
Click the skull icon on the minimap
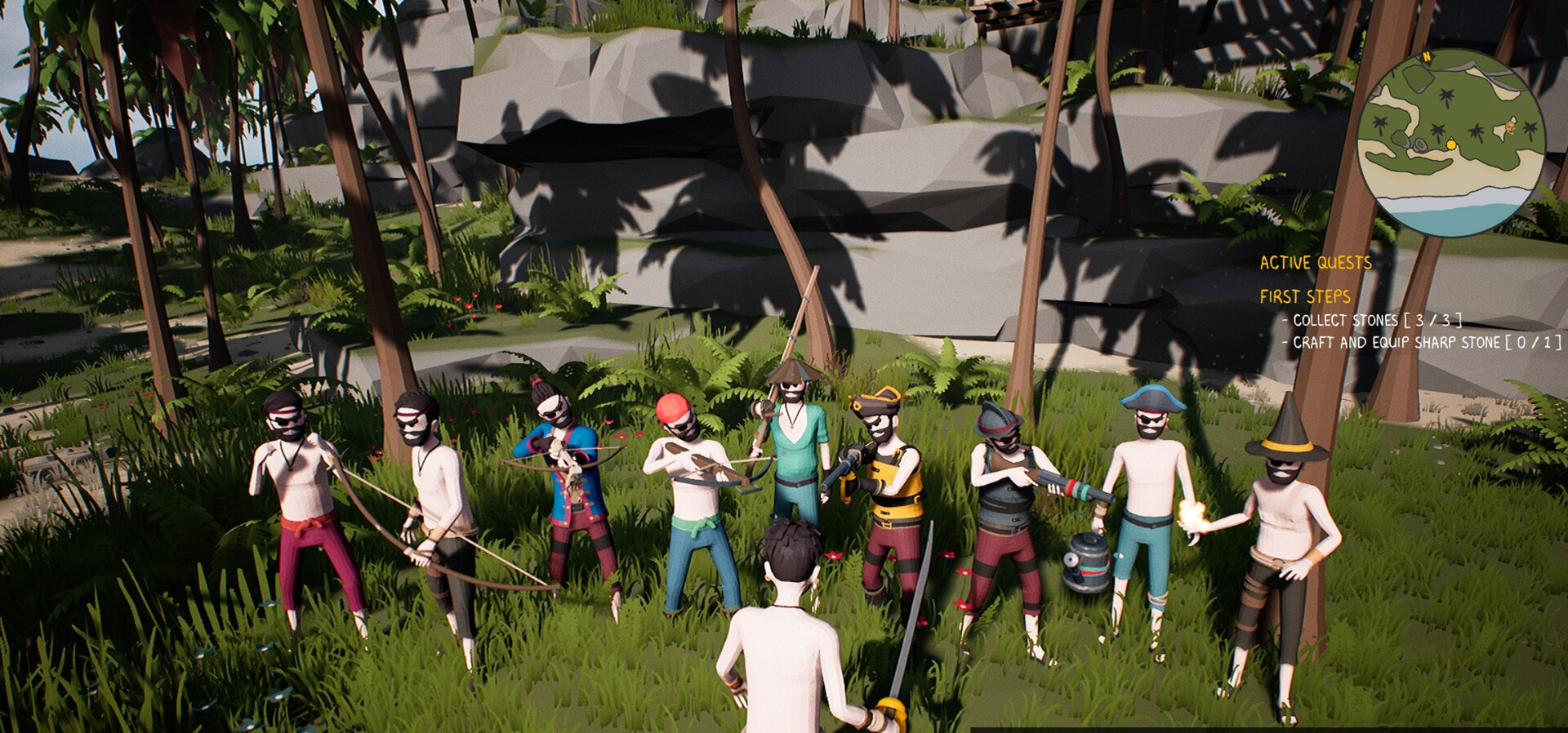click(x=1511, y=127)
